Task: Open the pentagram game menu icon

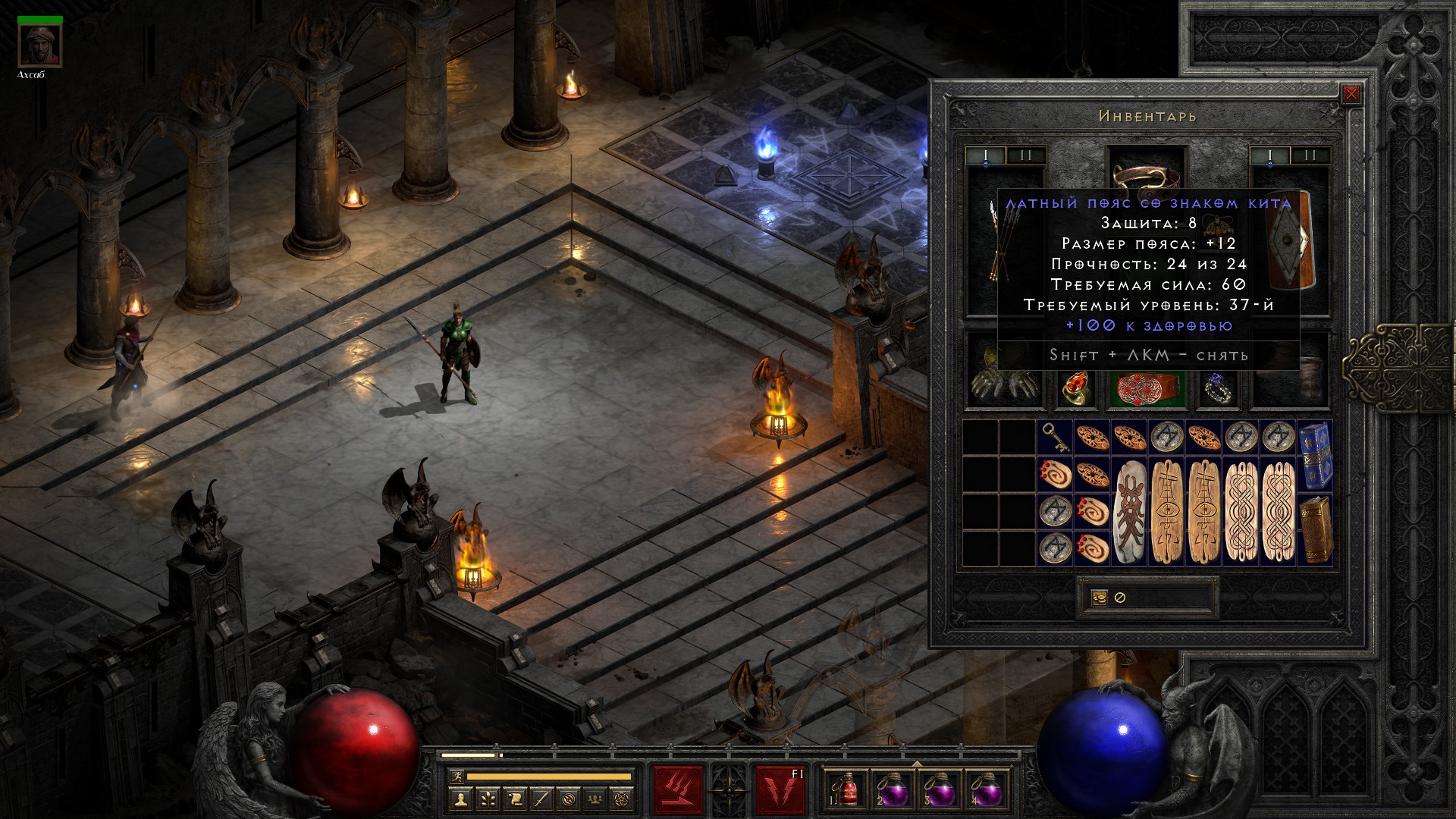Action: click(x=623, y=799)
